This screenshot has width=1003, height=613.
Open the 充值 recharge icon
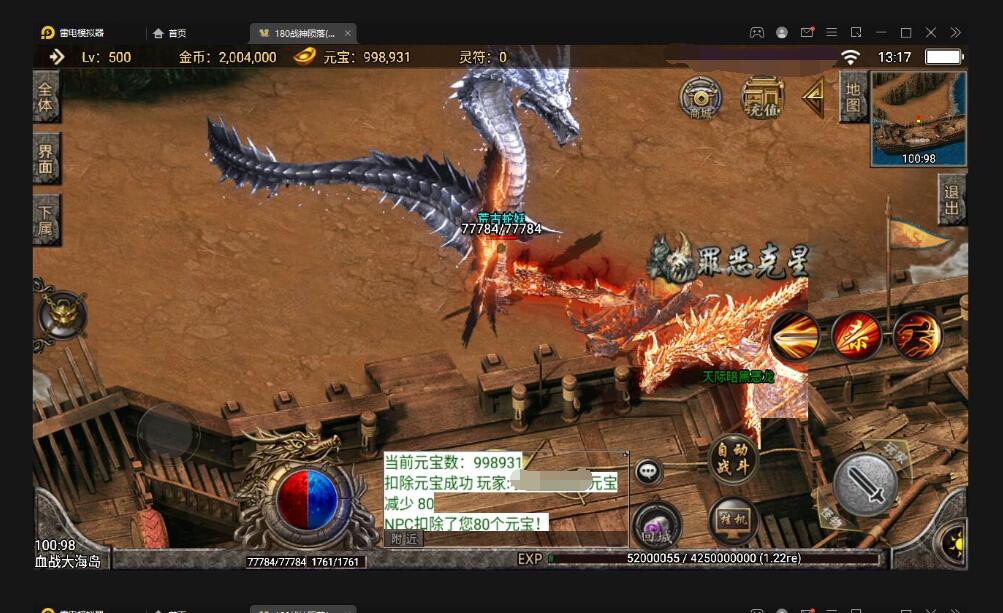click(761, 97)
